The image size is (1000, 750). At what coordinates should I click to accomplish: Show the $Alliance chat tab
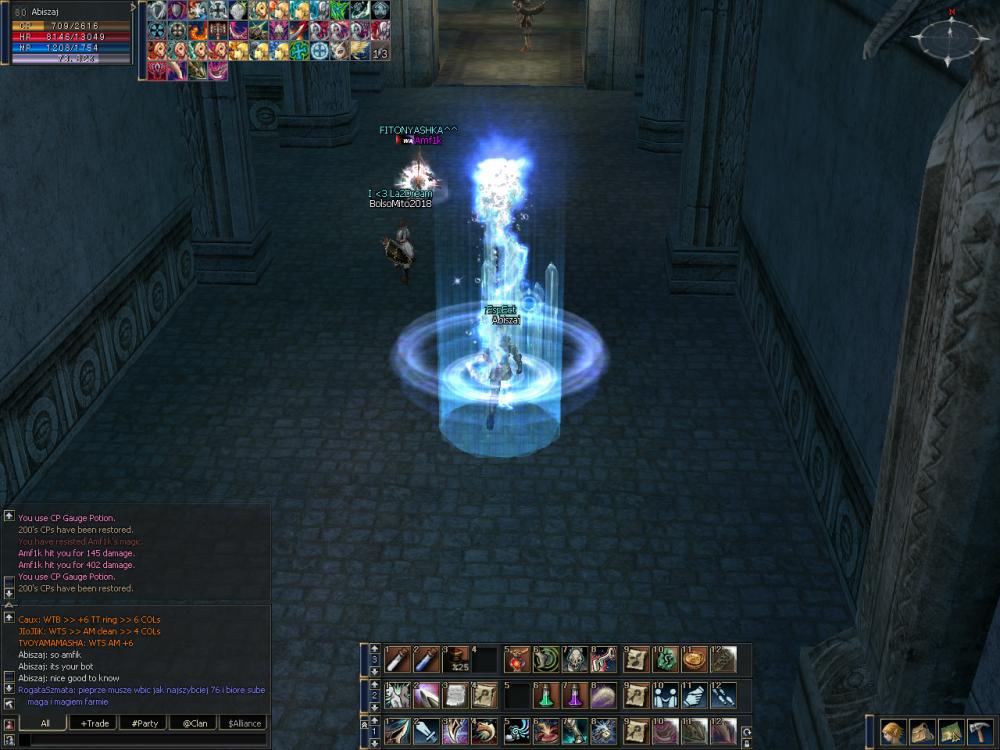[x=244, y=722]
